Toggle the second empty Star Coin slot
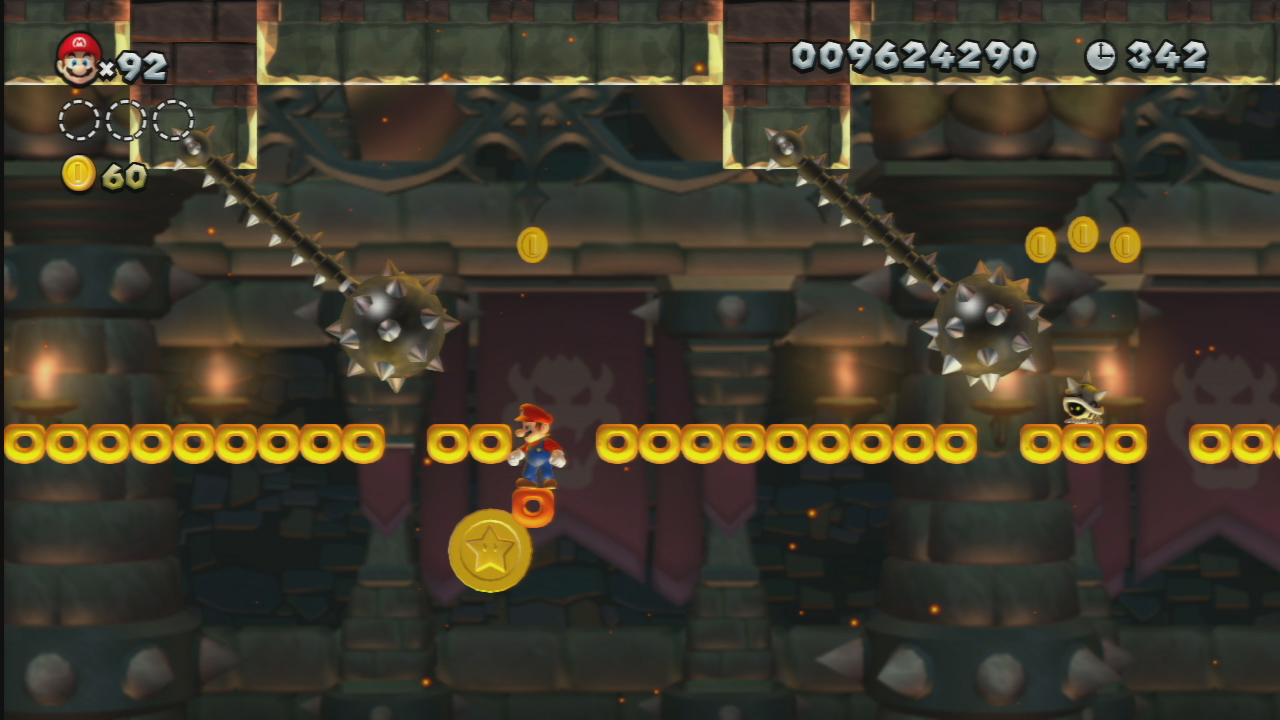The width and height of the screenshot is (1280, 720). click(125, 117)
